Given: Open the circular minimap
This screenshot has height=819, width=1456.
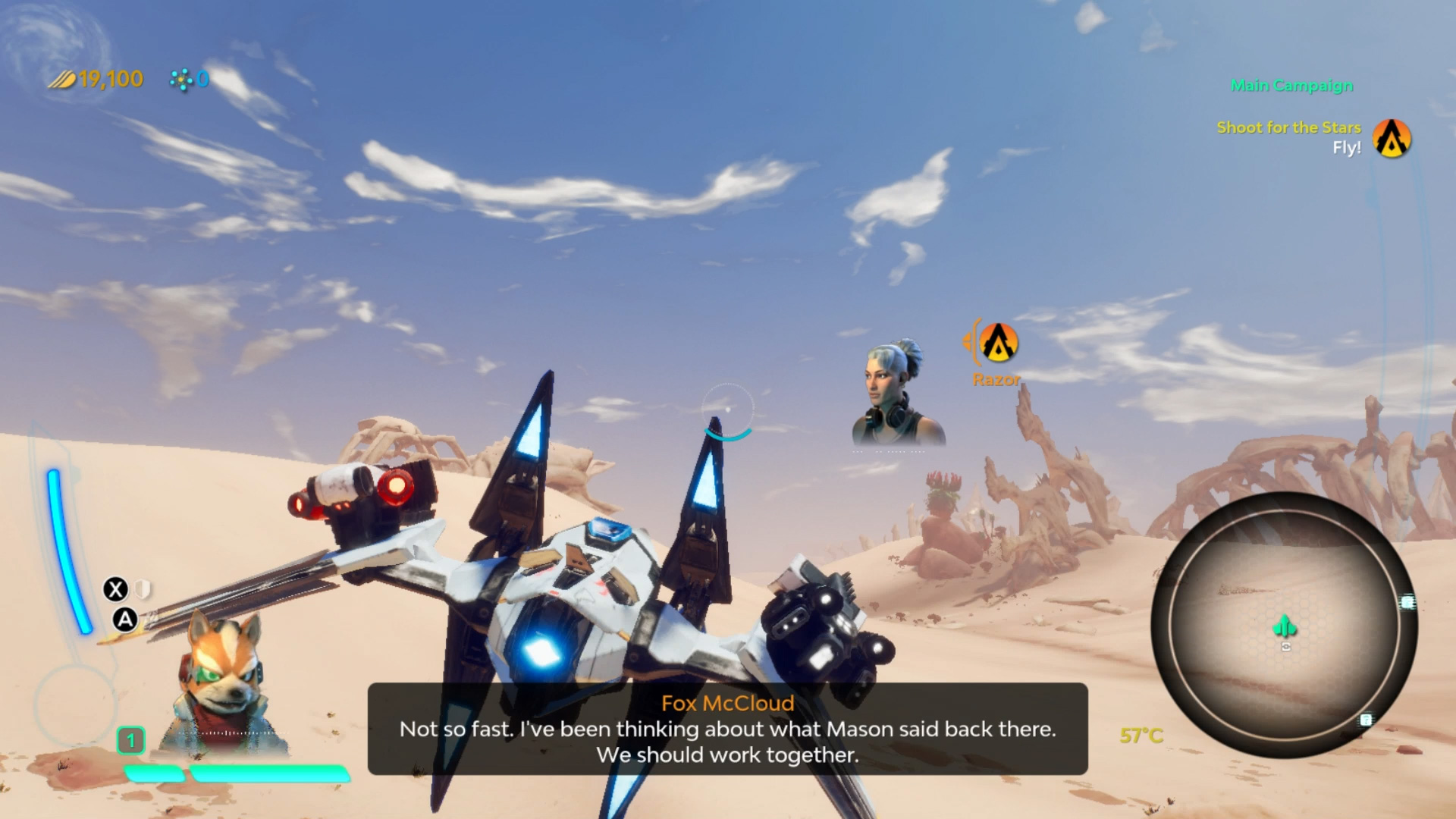Looking at the screenshot, I should click(1283, 625).
